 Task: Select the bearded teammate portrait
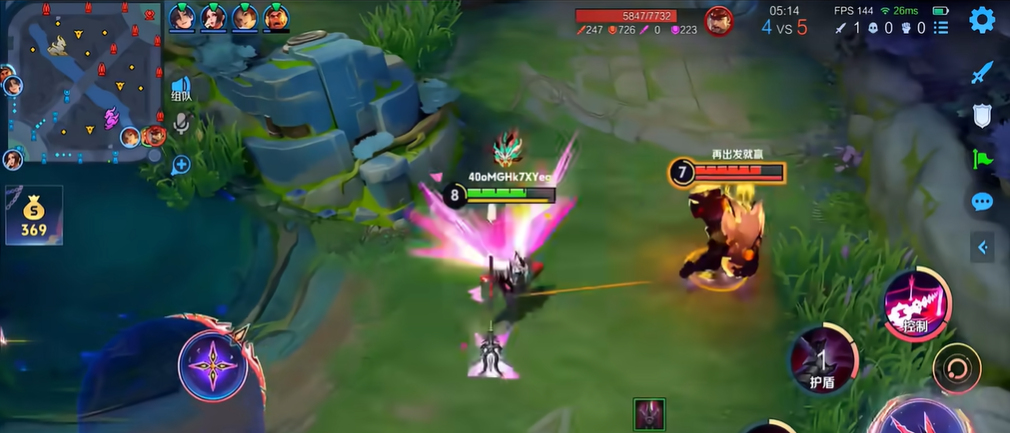click(277, 17)
